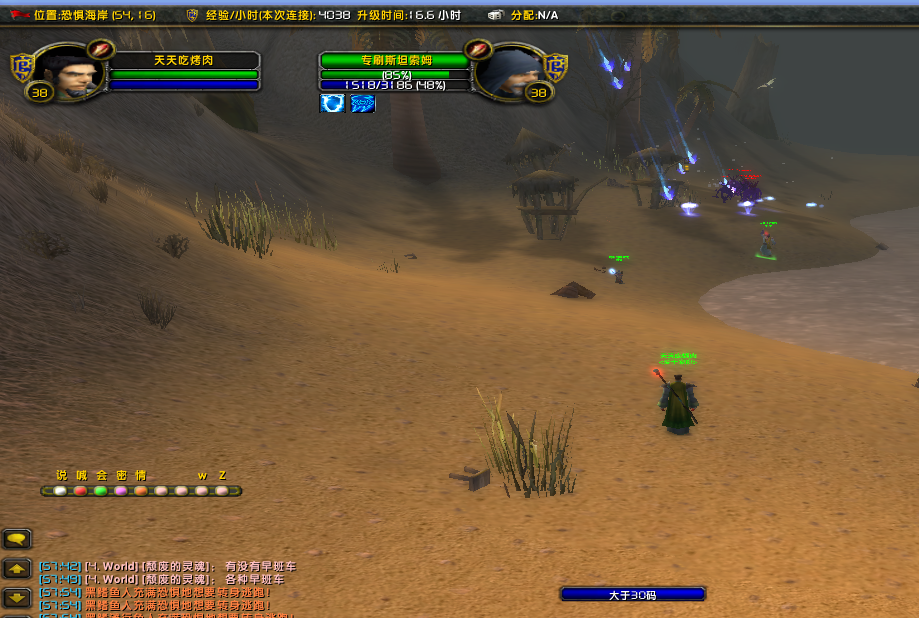Viewport: 919px width, 618px height.
Task: Click the chat scroll-down arrow button
Action: [x=17, y=598]
